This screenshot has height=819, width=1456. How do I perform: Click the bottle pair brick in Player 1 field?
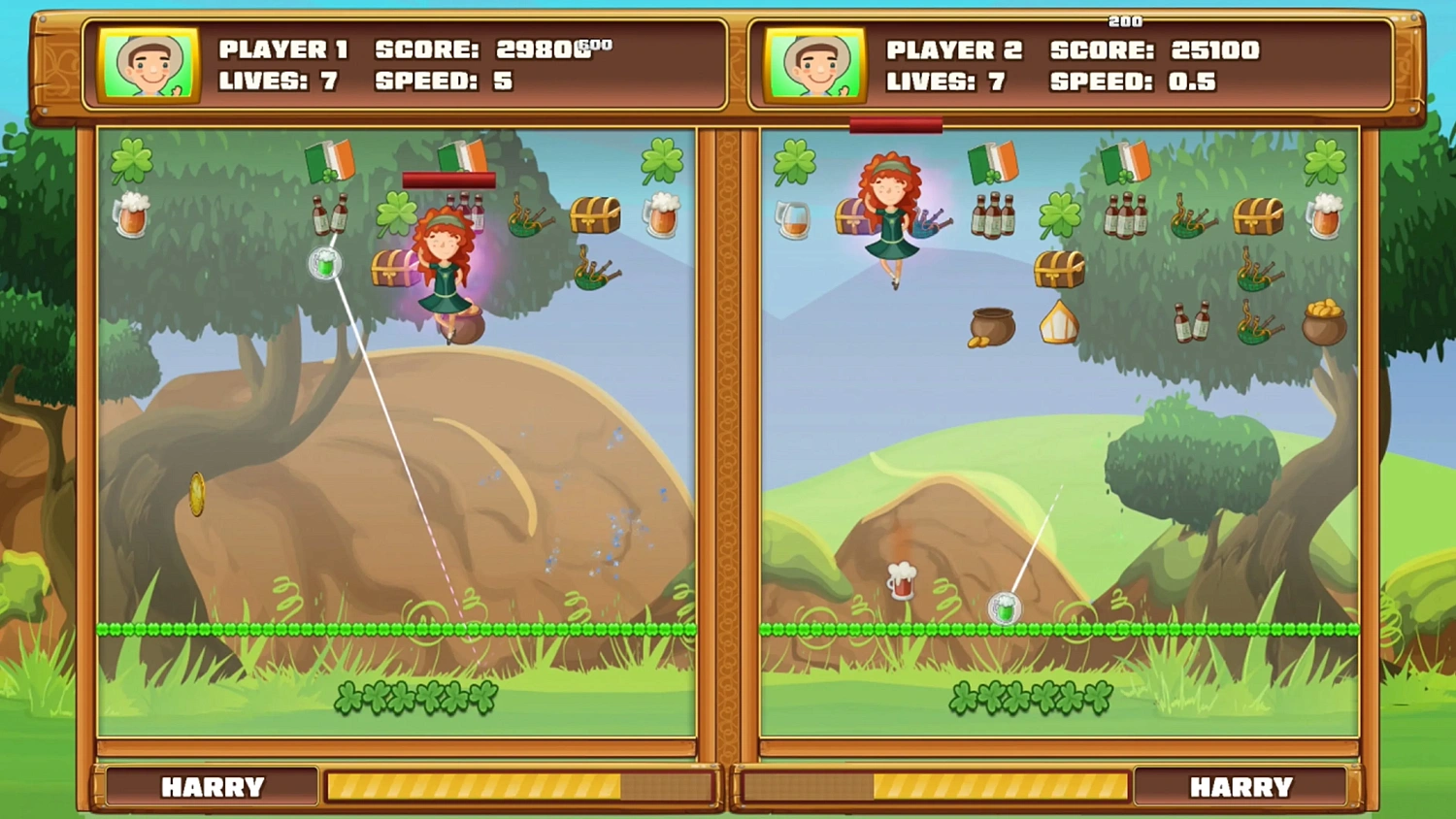pyautogui.click(x=330, y=216)
